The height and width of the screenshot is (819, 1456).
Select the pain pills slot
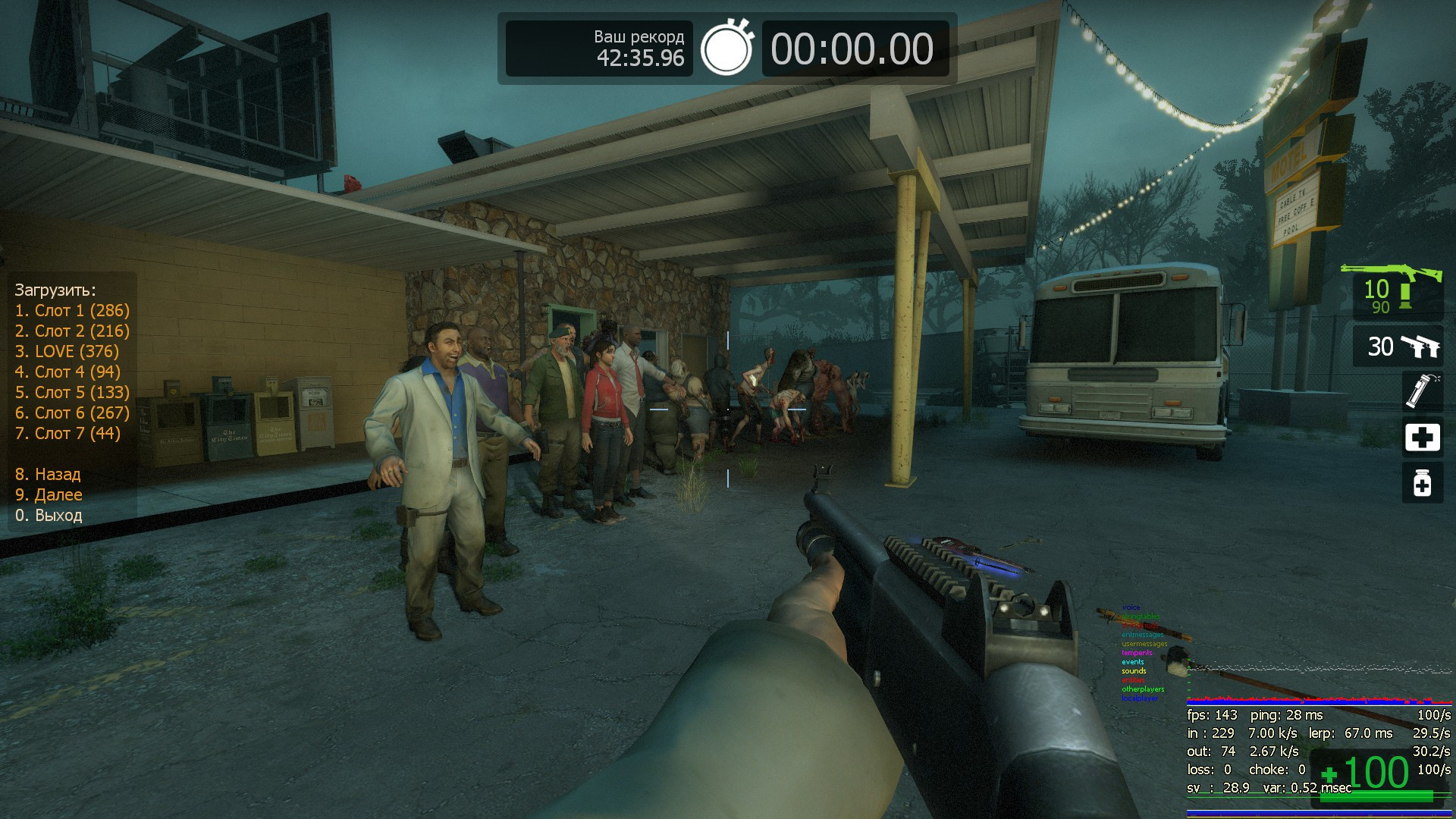(x=1422, y=483)
